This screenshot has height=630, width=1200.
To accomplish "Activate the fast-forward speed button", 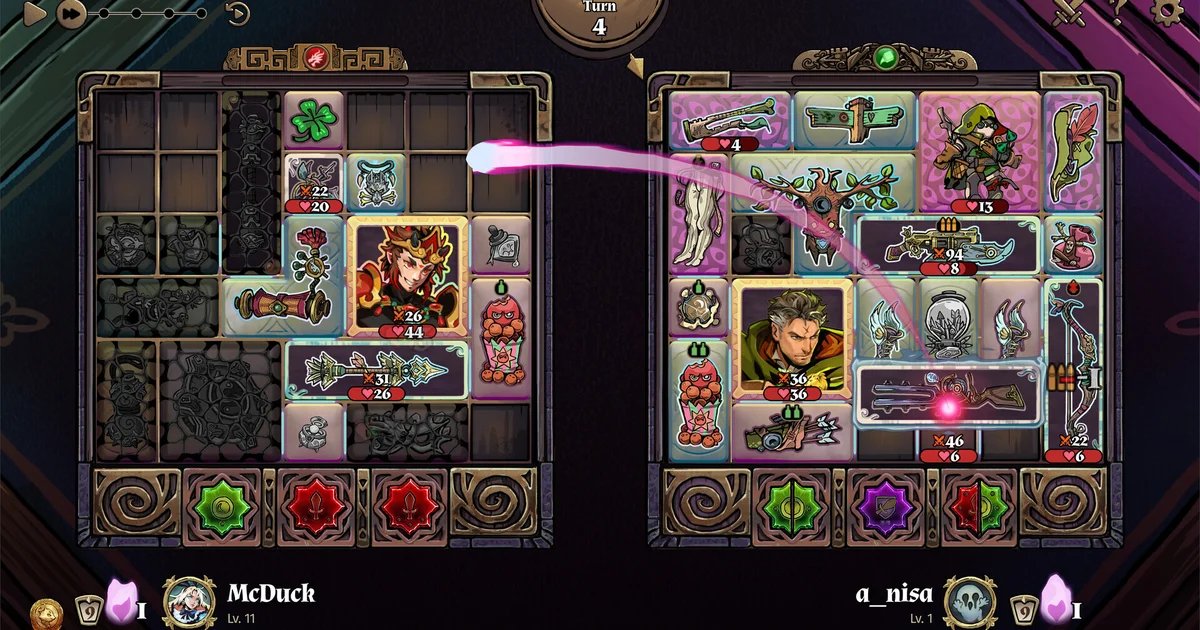I will pos(69,13).
